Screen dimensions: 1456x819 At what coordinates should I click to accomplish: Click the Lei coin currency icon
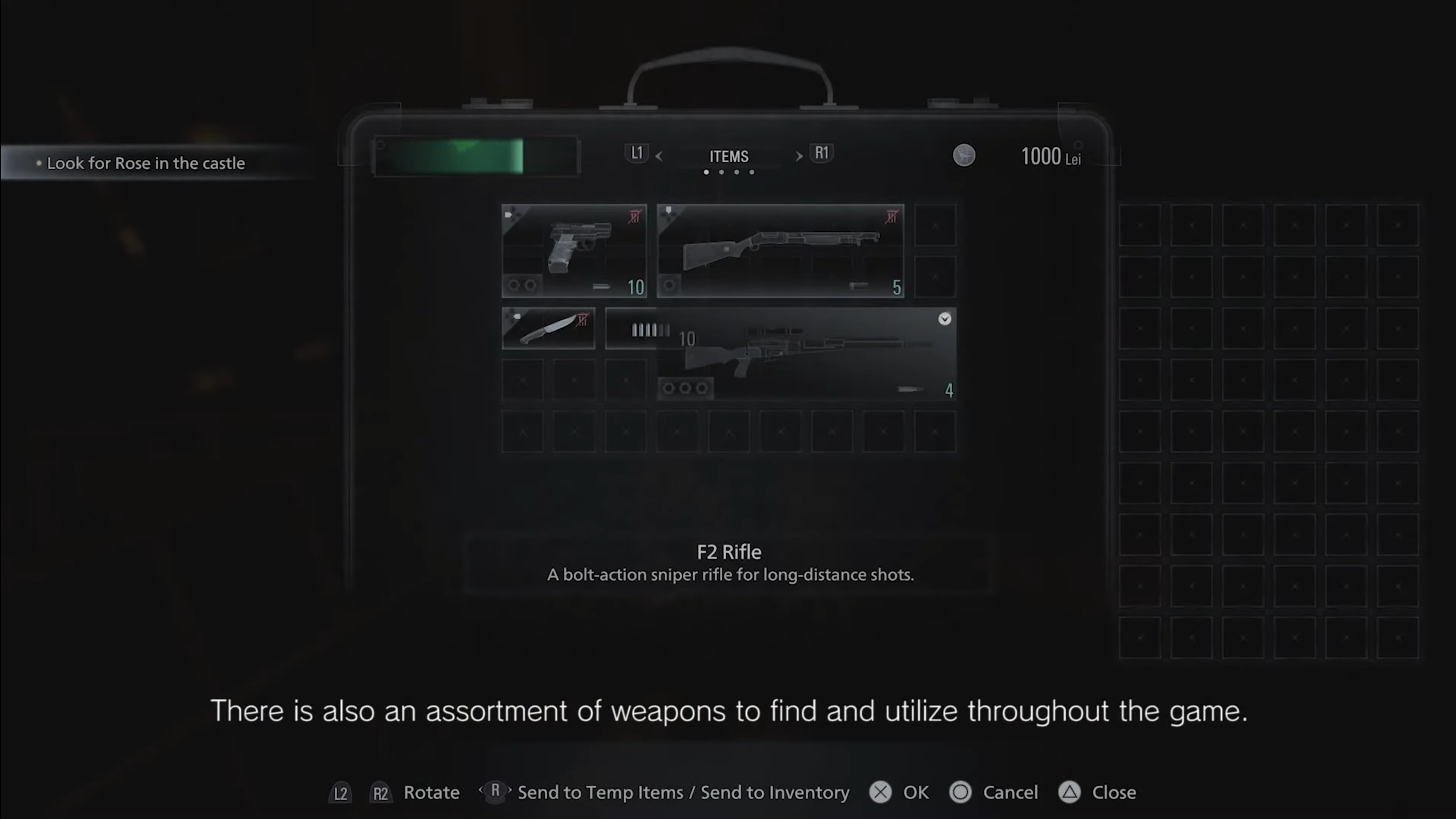pos(964,155)
